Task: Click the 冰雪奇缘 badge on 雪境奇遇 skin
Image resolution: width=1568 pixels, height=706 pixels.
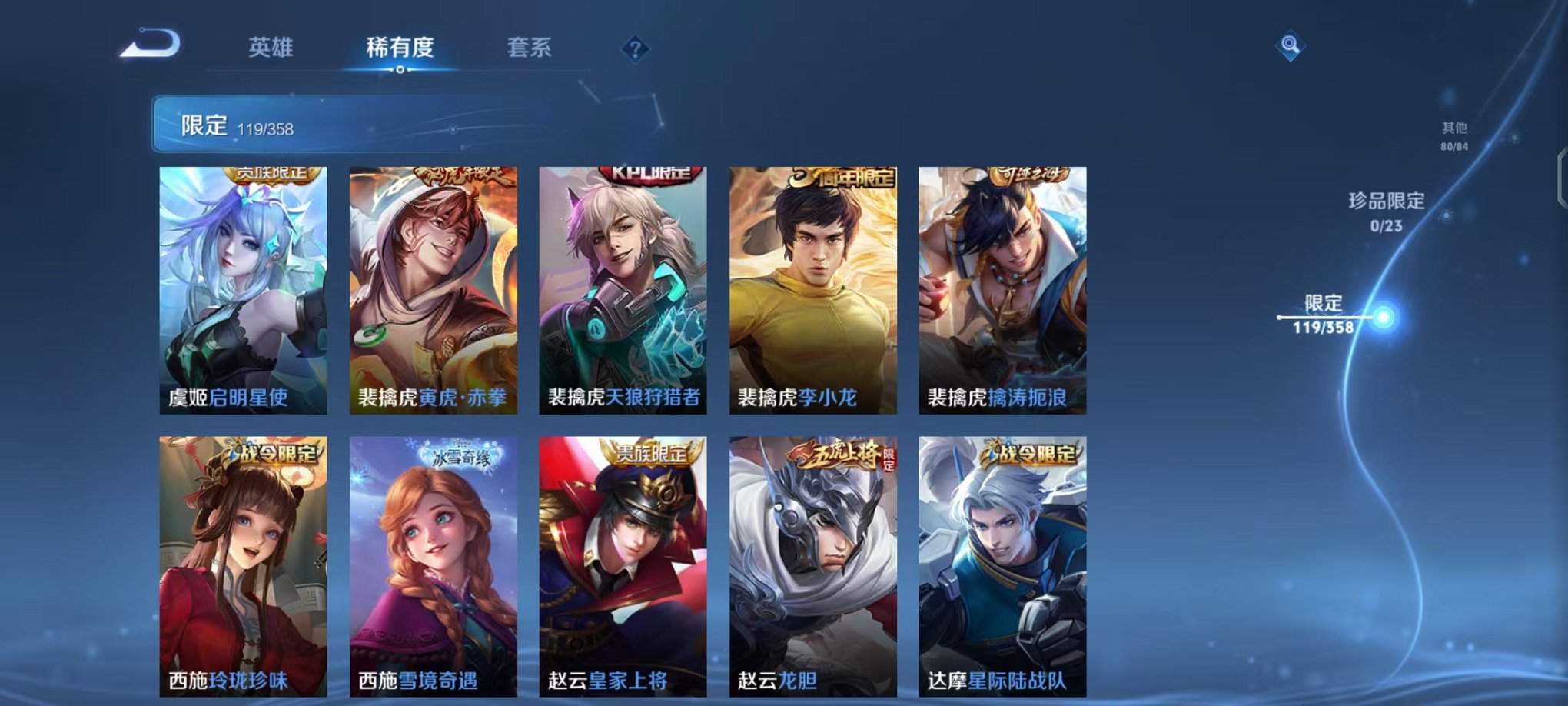Action: 460,456
